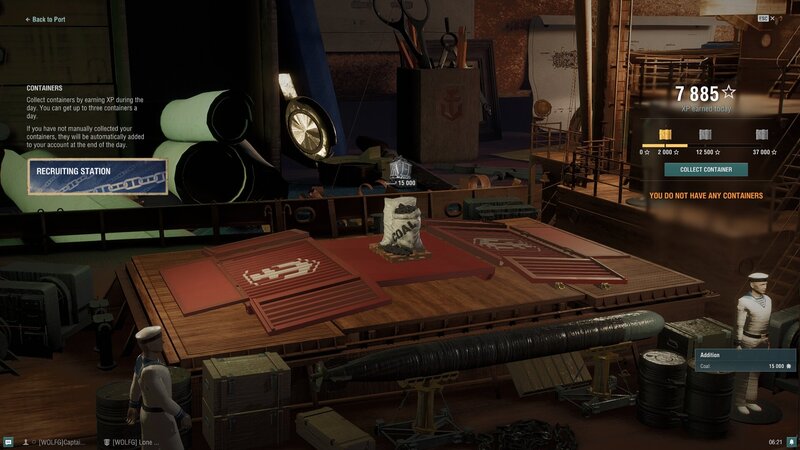This screenshot has width=800, height=450.
Task: Open the [WOLFG] Lone... clan tab
Action: tap(130, 441)
